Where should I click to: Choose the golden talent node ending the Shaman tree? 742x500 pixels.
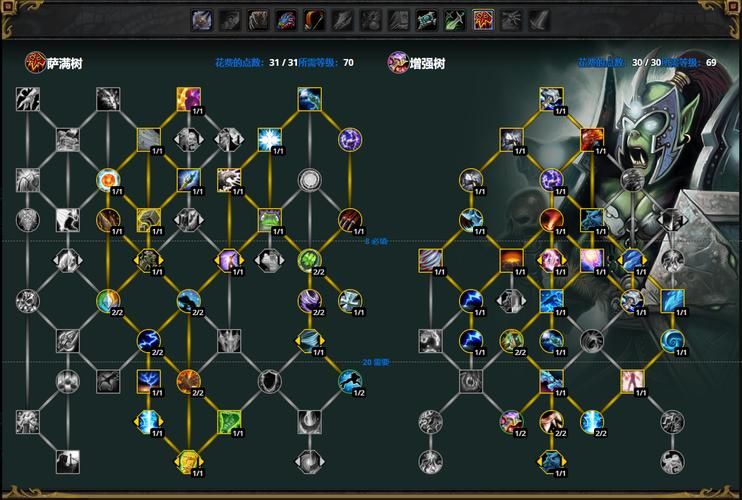click(188, 461)
